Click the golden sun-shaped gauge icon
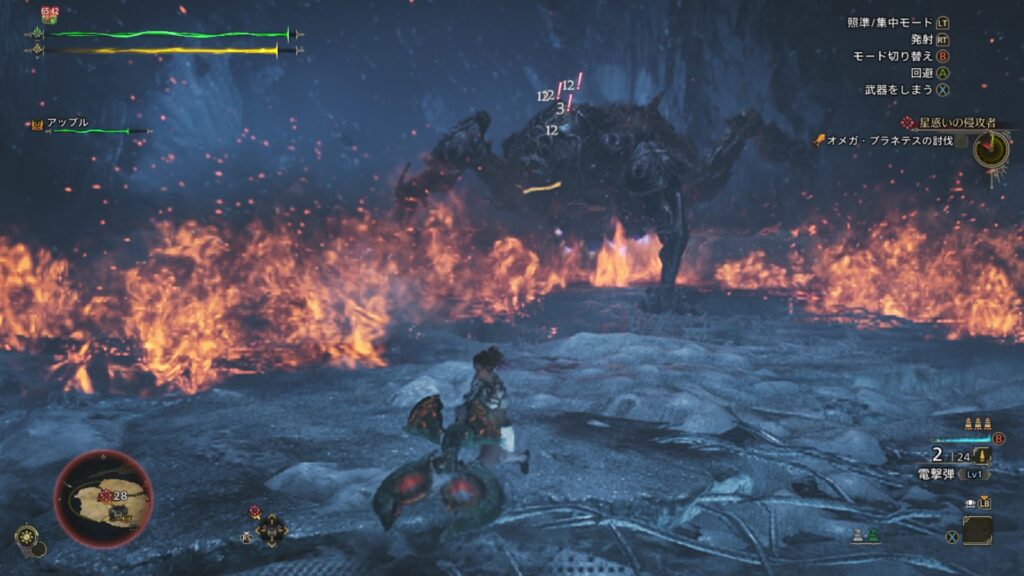 (26, 537)
